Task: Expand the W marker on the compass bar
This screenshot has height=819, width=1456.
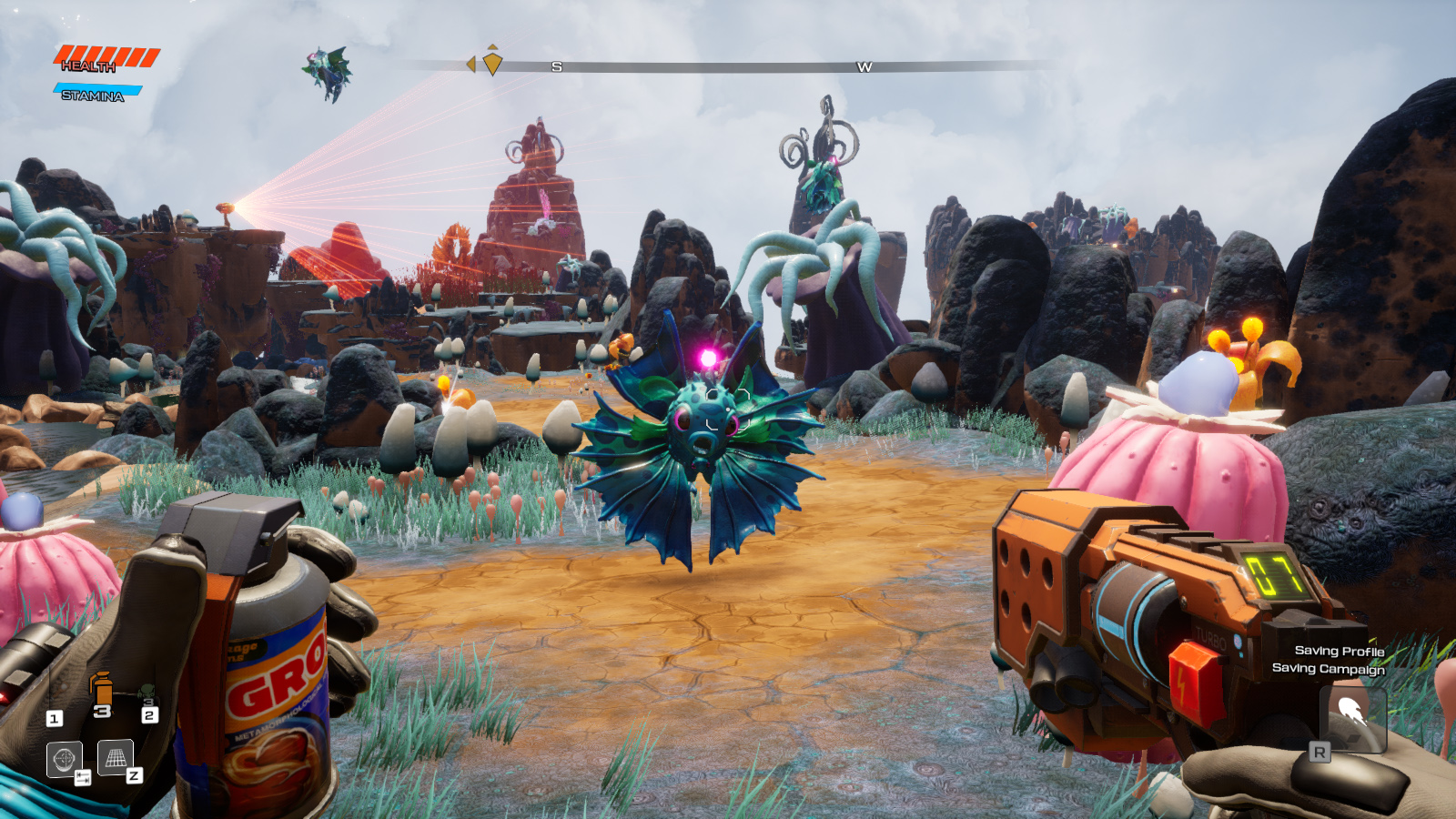Action: [863, 65]
